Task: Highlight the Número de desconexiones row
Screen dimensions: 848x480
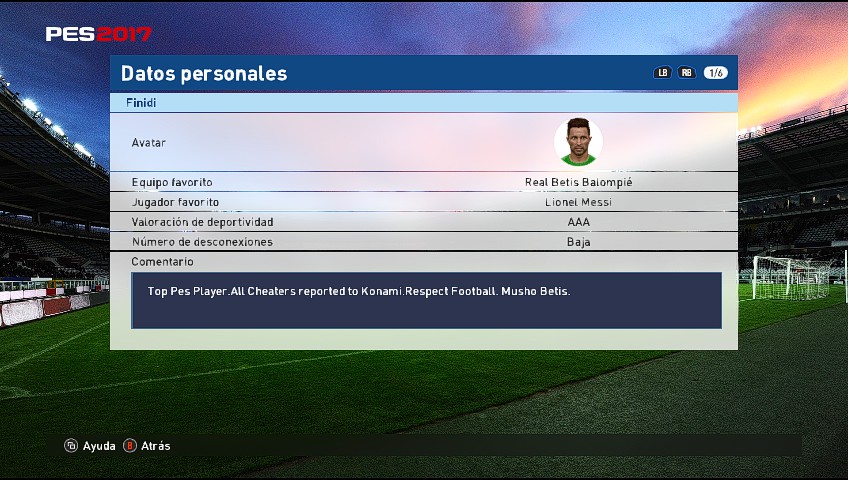Action: click(423, 242)
